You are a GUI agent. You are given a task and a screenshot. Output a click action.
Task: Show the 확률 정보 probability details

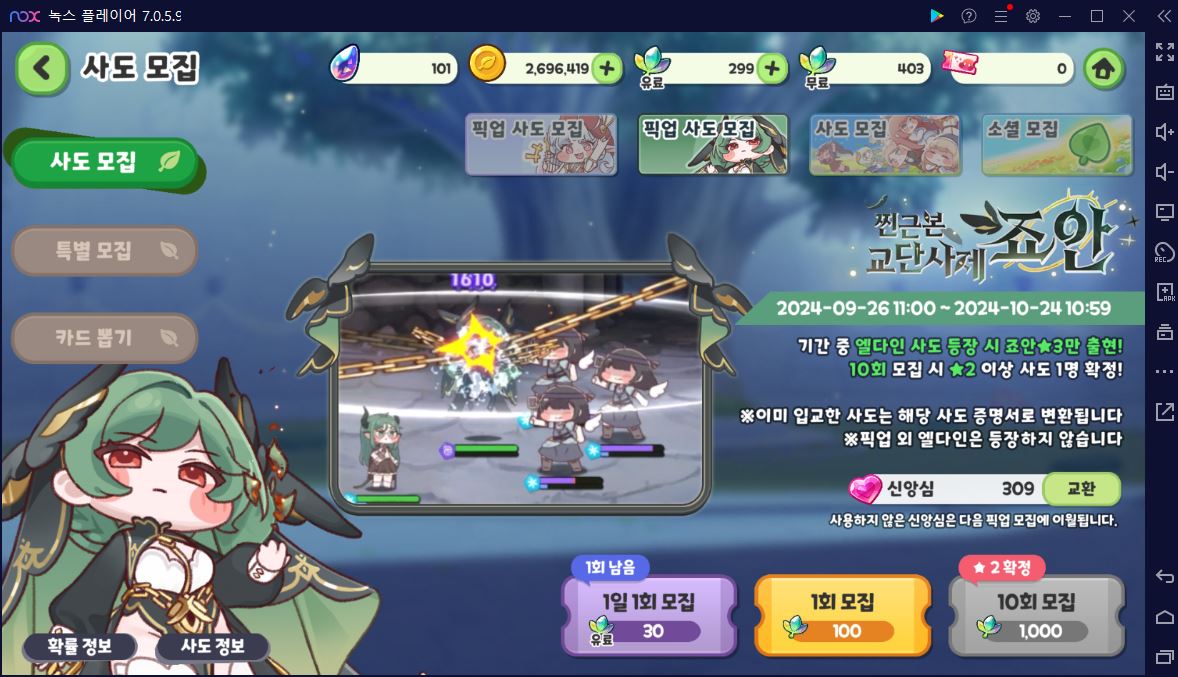(80, 646)
